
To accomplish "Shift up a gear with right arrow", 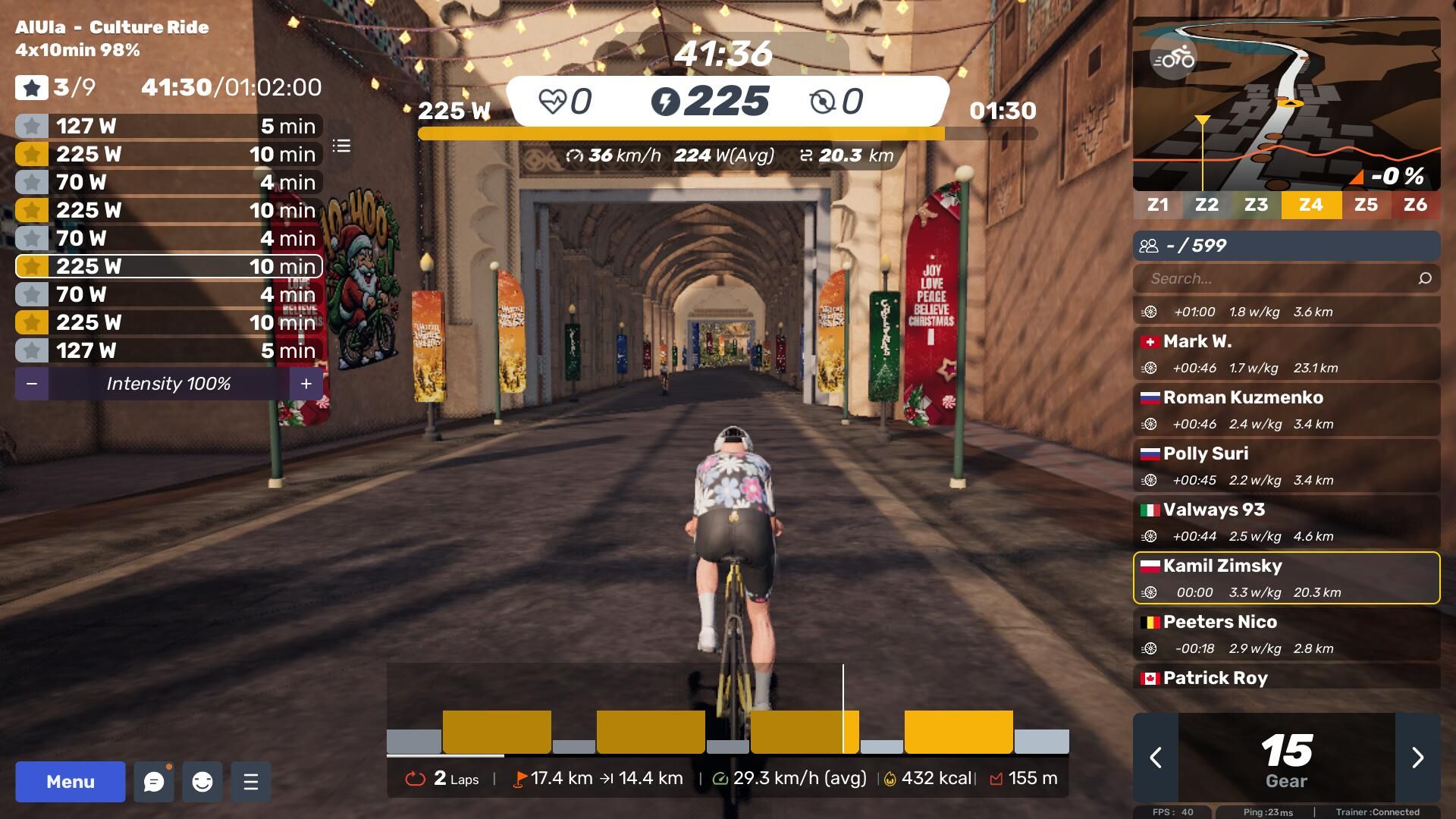I will 1417,758.
